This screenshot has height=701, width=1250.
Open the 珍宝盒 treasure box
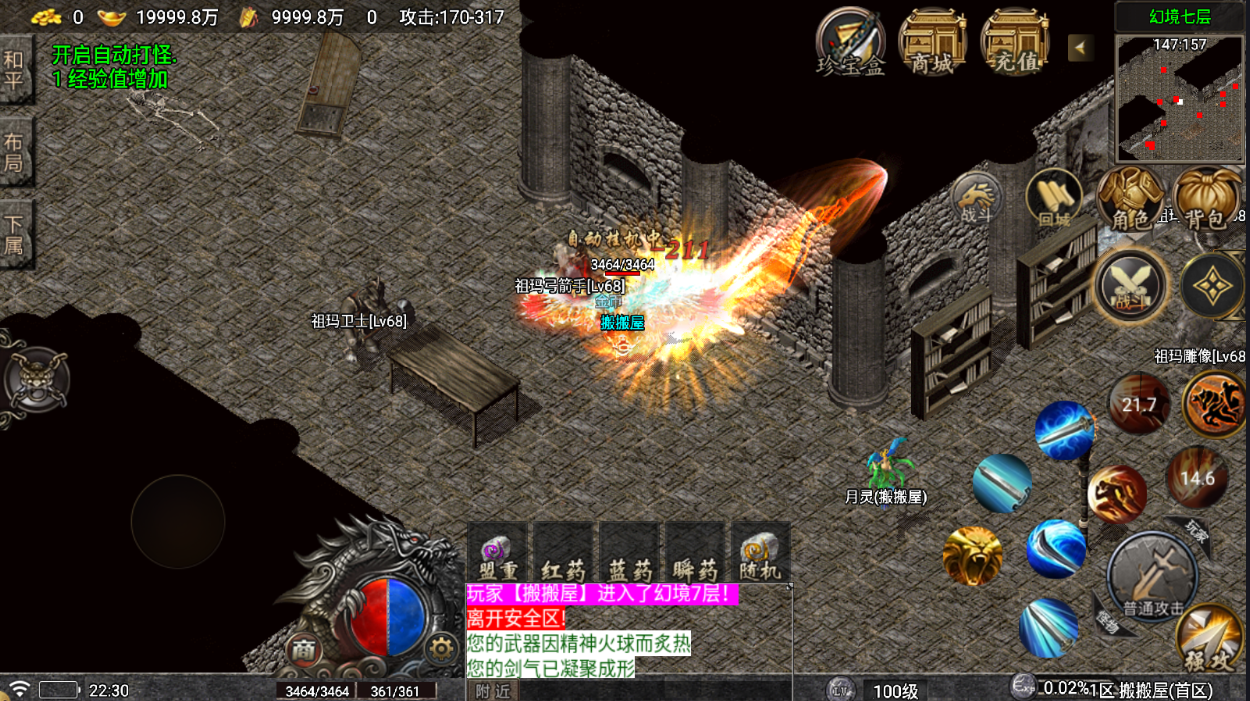coord(850,41)
